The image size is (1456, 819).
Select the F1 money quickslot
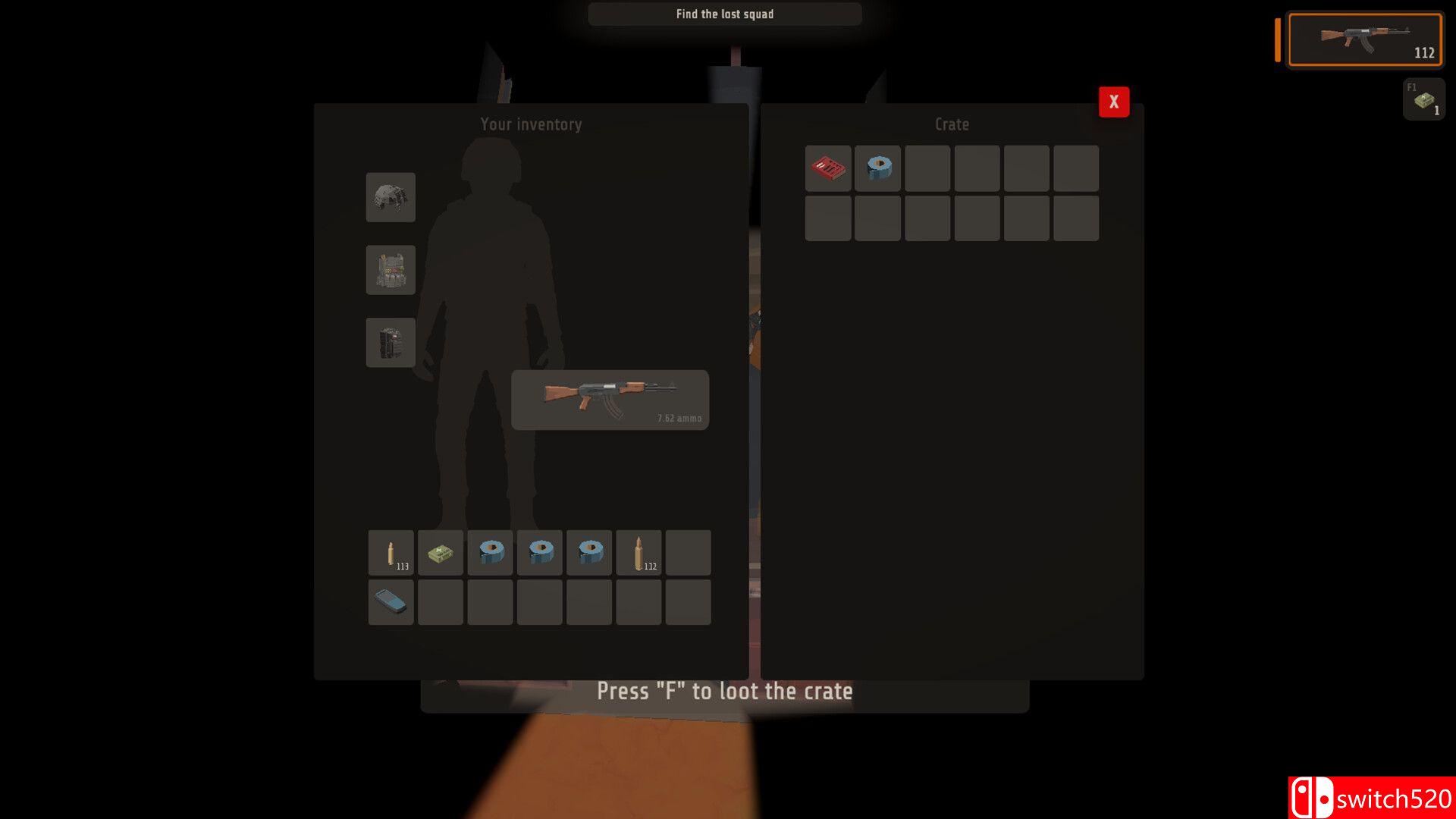click(x=1423, y=99)
